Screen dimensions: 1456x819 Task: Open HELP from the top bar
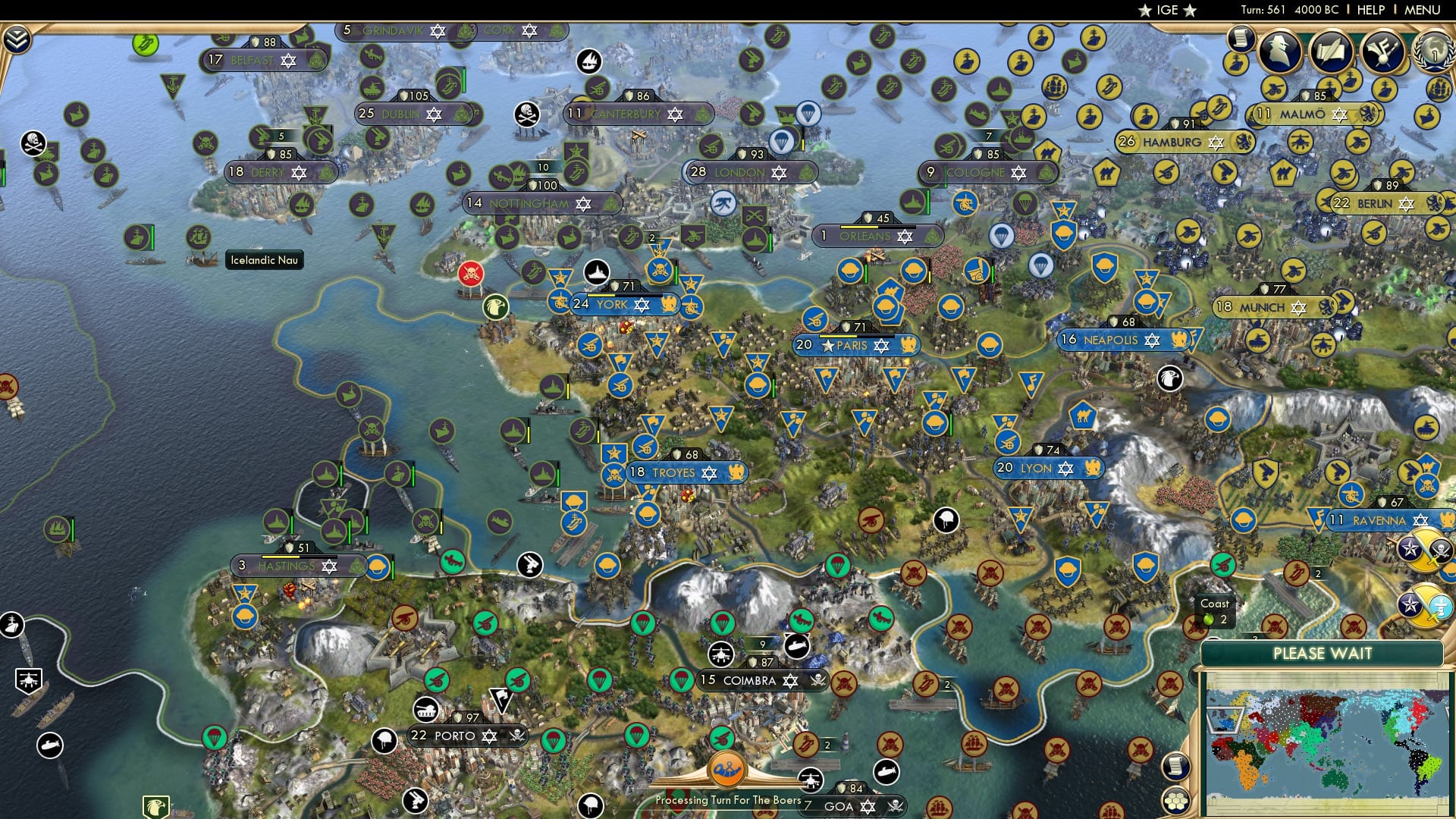[x=1370, y=10]
